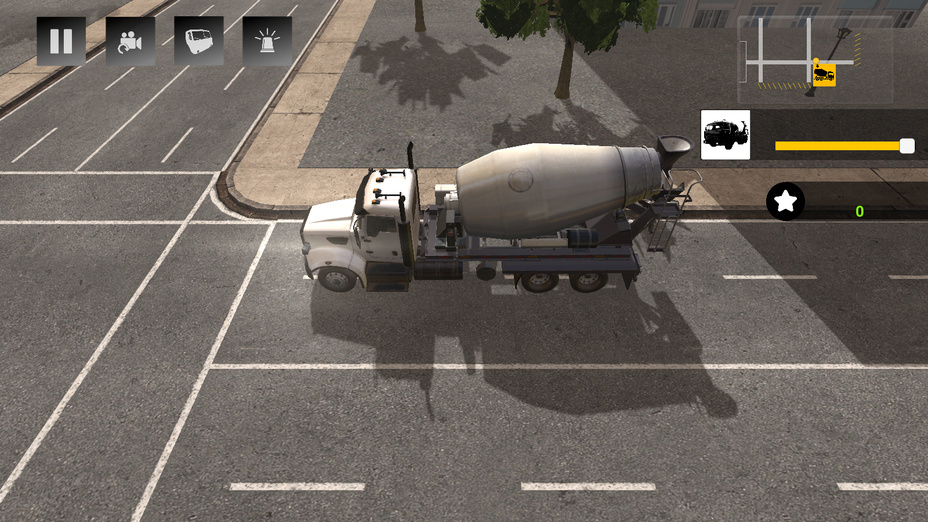Screen dimensions: 928x522
Task: Switch the camera view using the camera icon
Action: coord(130,41)
